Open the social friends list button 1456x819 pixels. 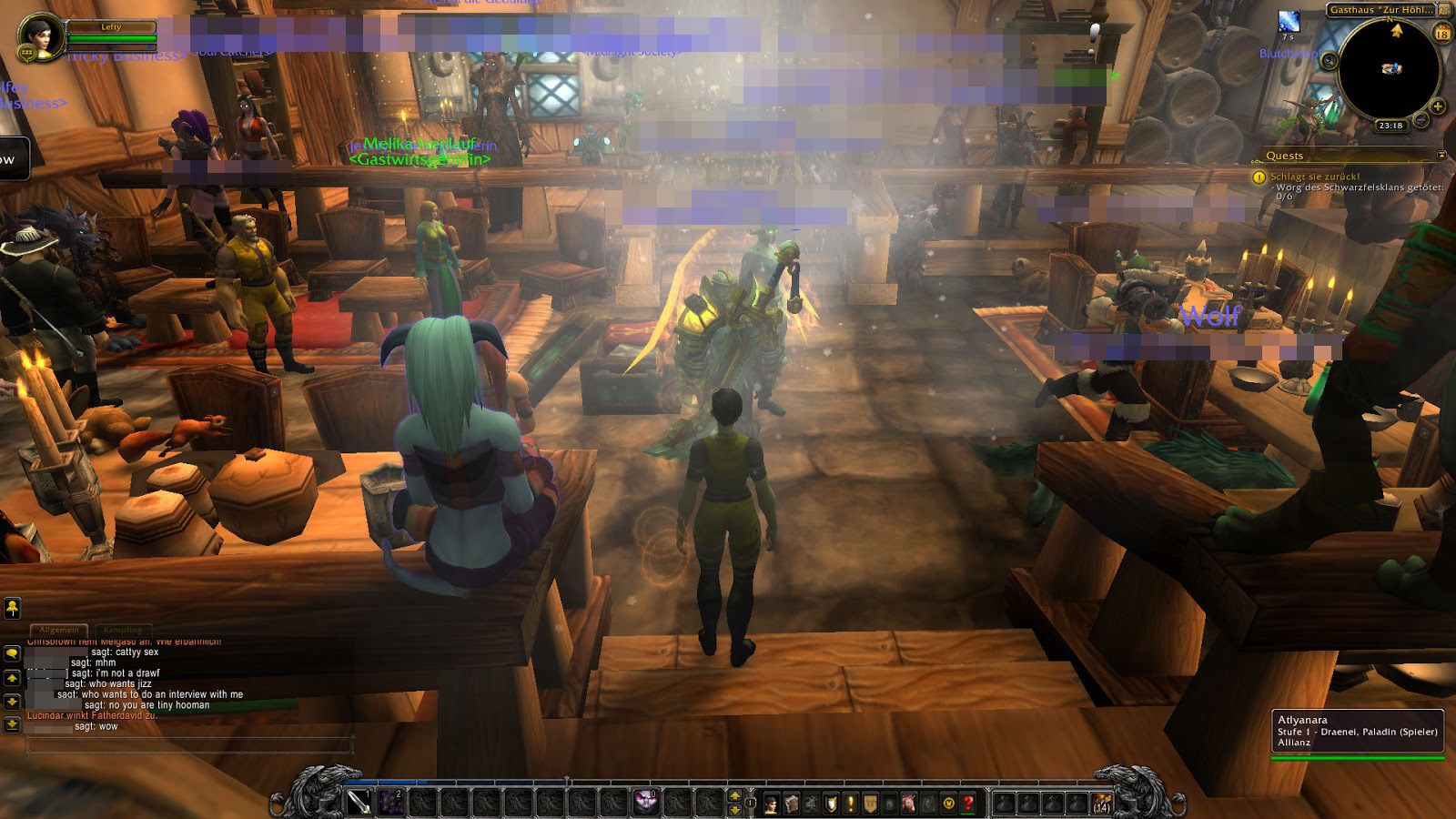(x=13, y=608)
